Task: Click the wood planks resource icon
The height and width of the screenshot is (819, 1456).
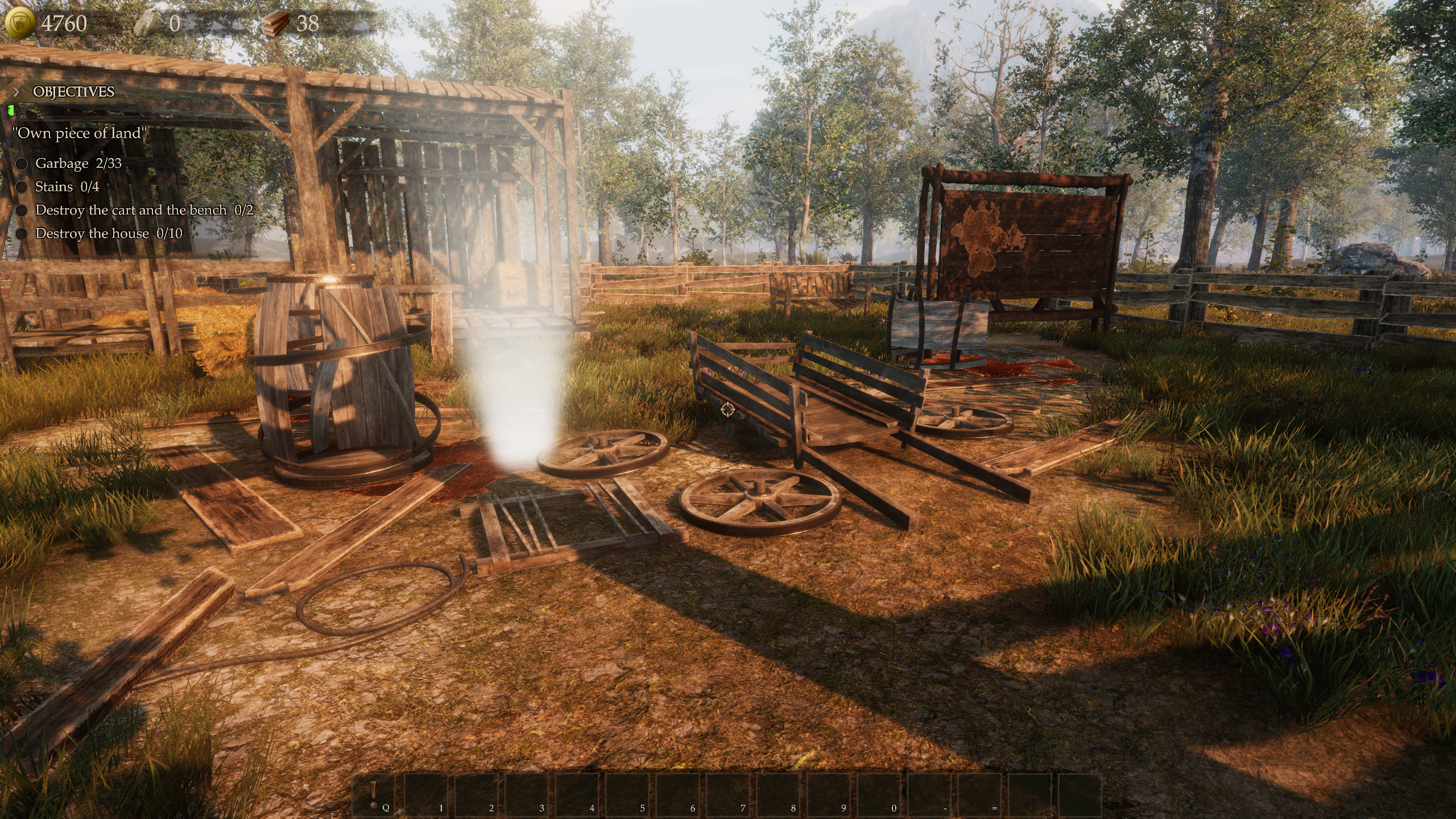Action: pos(277,24)
